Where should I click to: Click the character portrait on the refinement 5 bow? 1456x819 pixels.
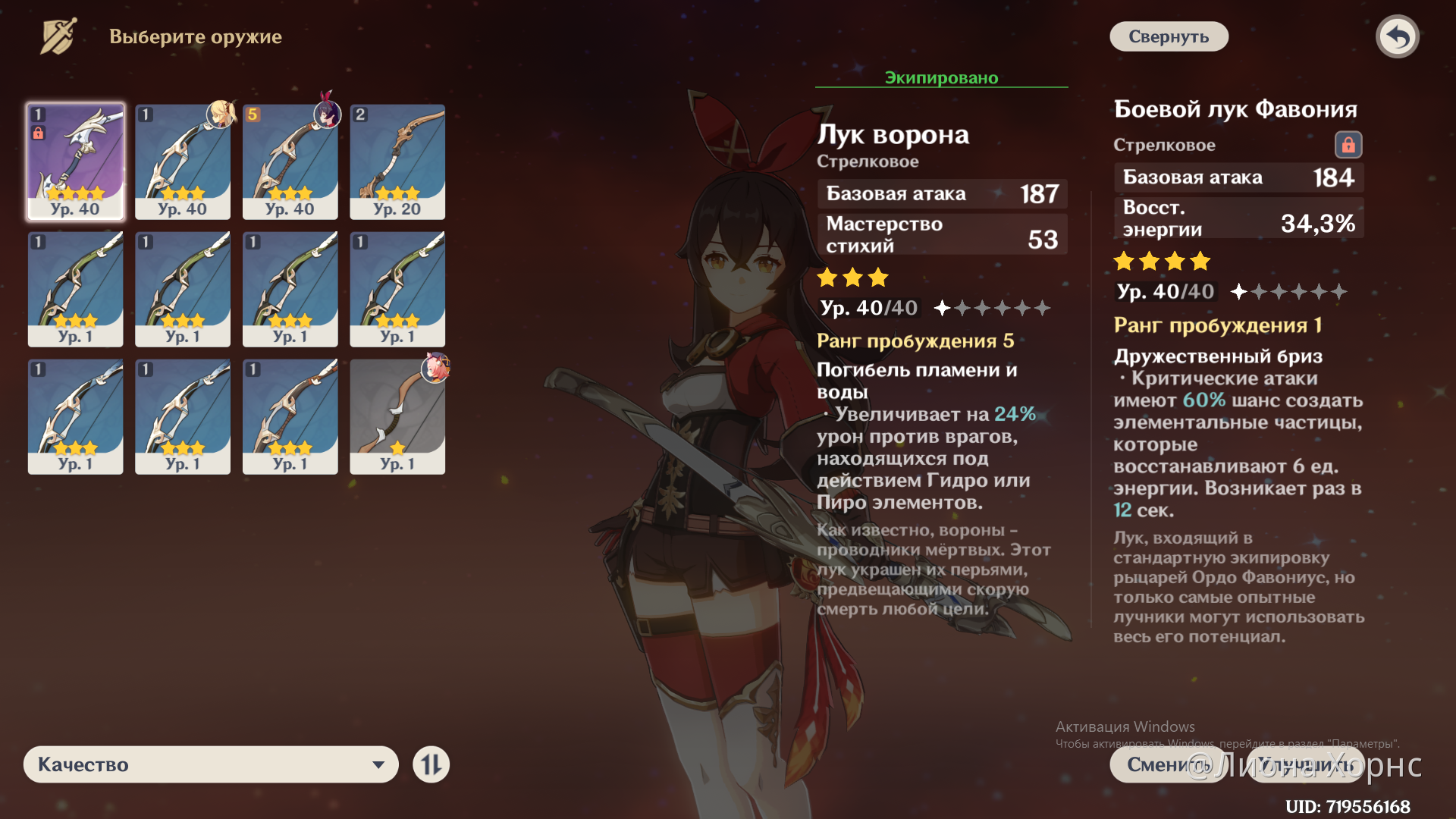[326, 115]
